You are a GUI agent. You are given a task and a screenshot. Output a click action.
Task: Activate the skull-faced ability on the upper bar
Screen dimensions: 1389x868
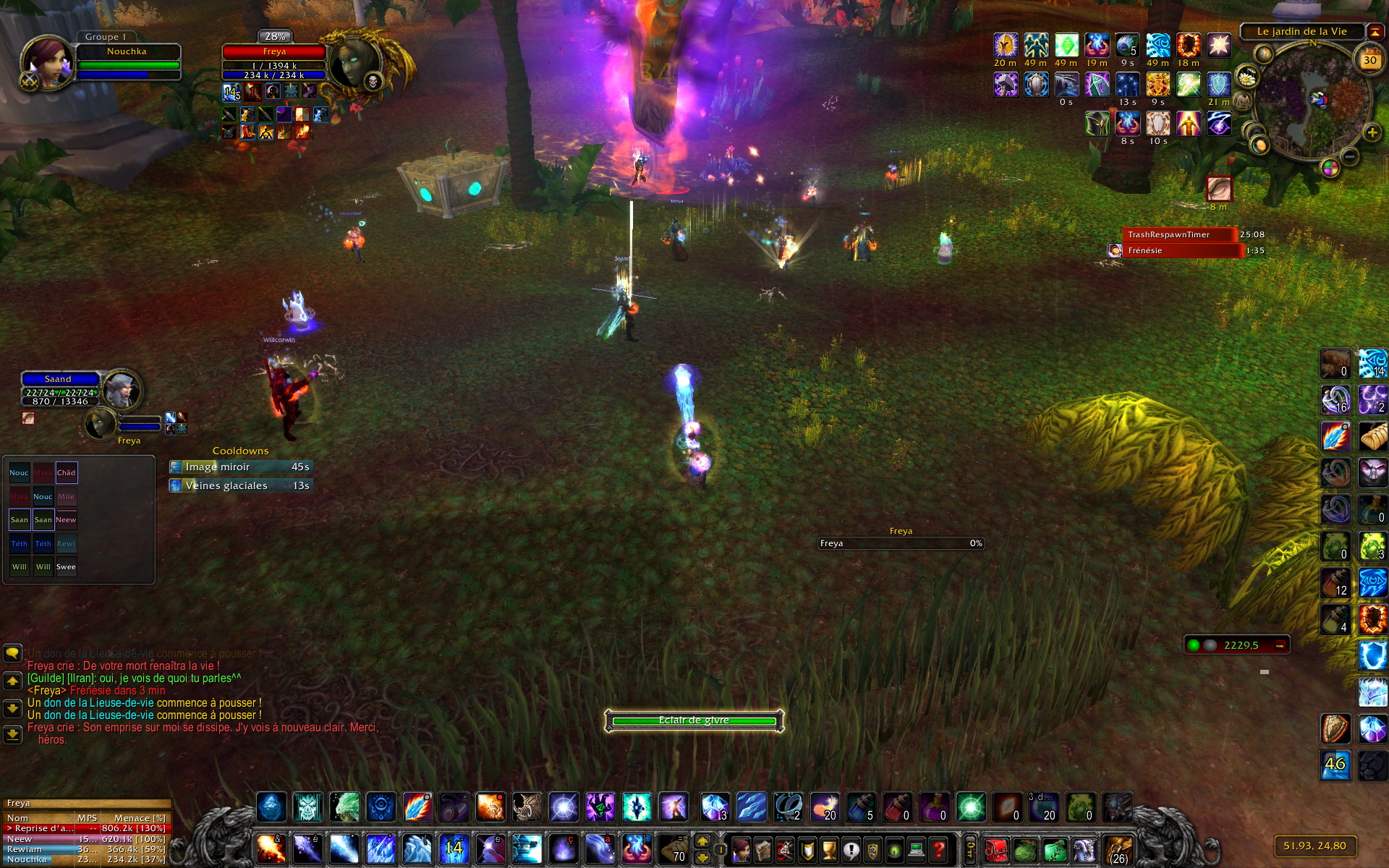[x=307, y=807]
